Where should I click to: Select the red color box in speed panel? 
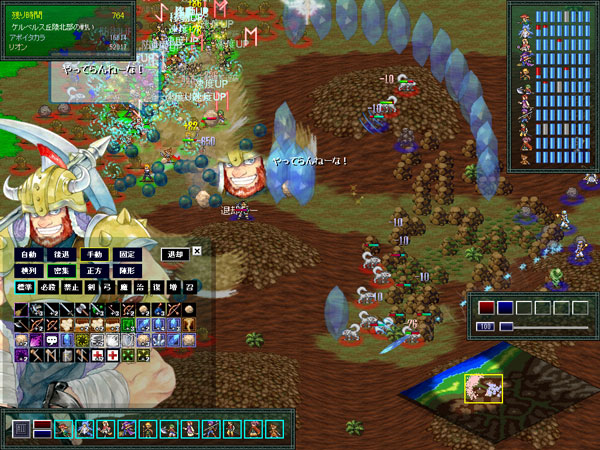tap(486, 308)
